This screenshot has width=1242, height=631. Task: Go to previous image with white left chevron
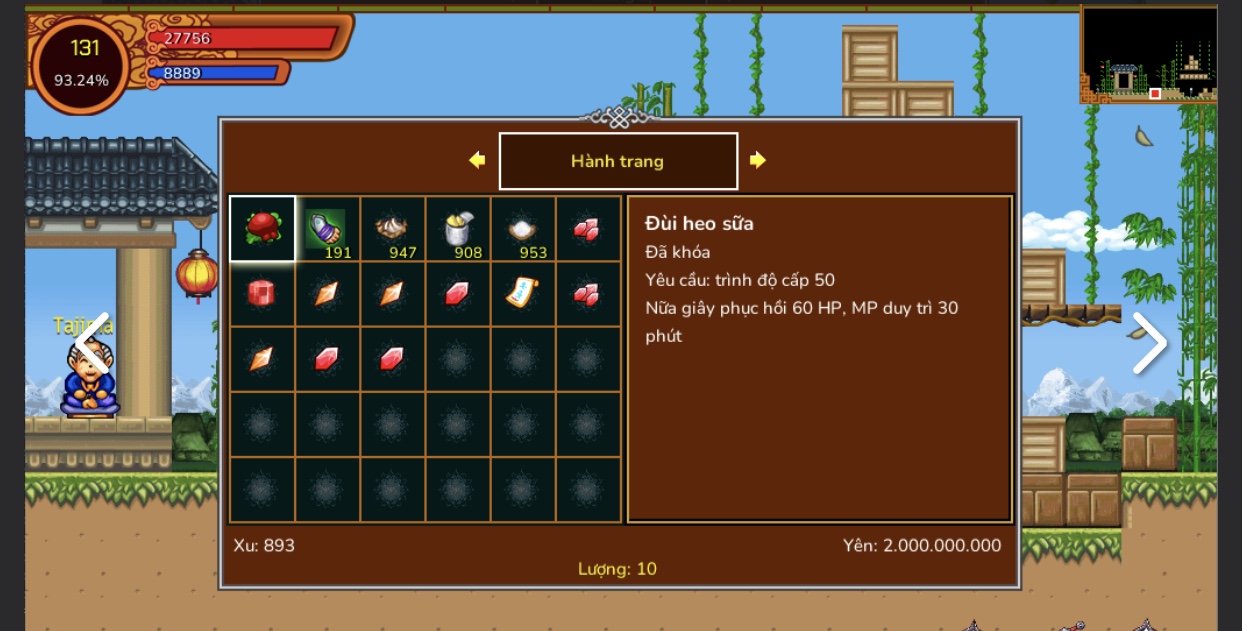[91, 343]
